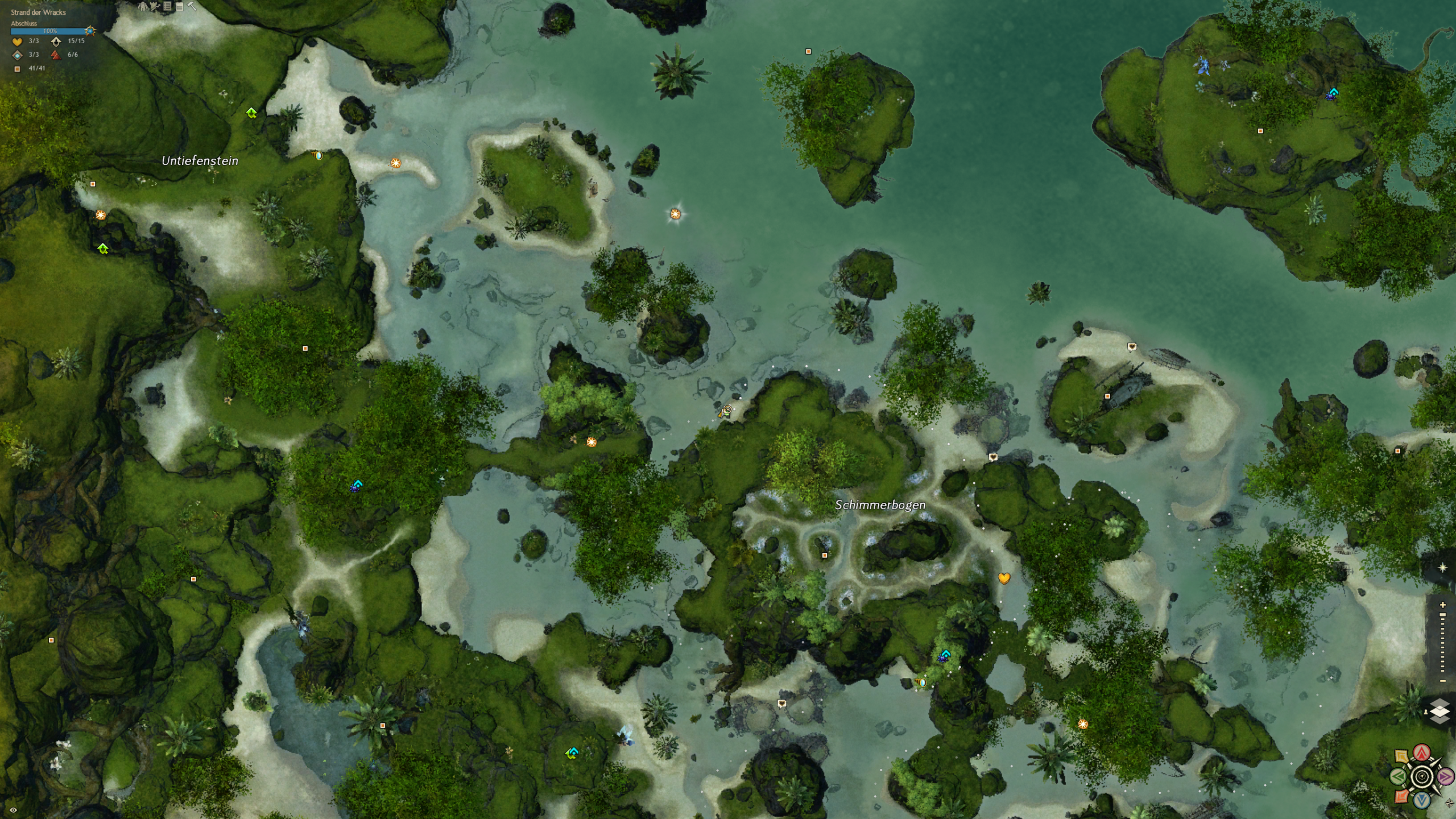Click the golem figure icon in the top bar

pos(143,6)
